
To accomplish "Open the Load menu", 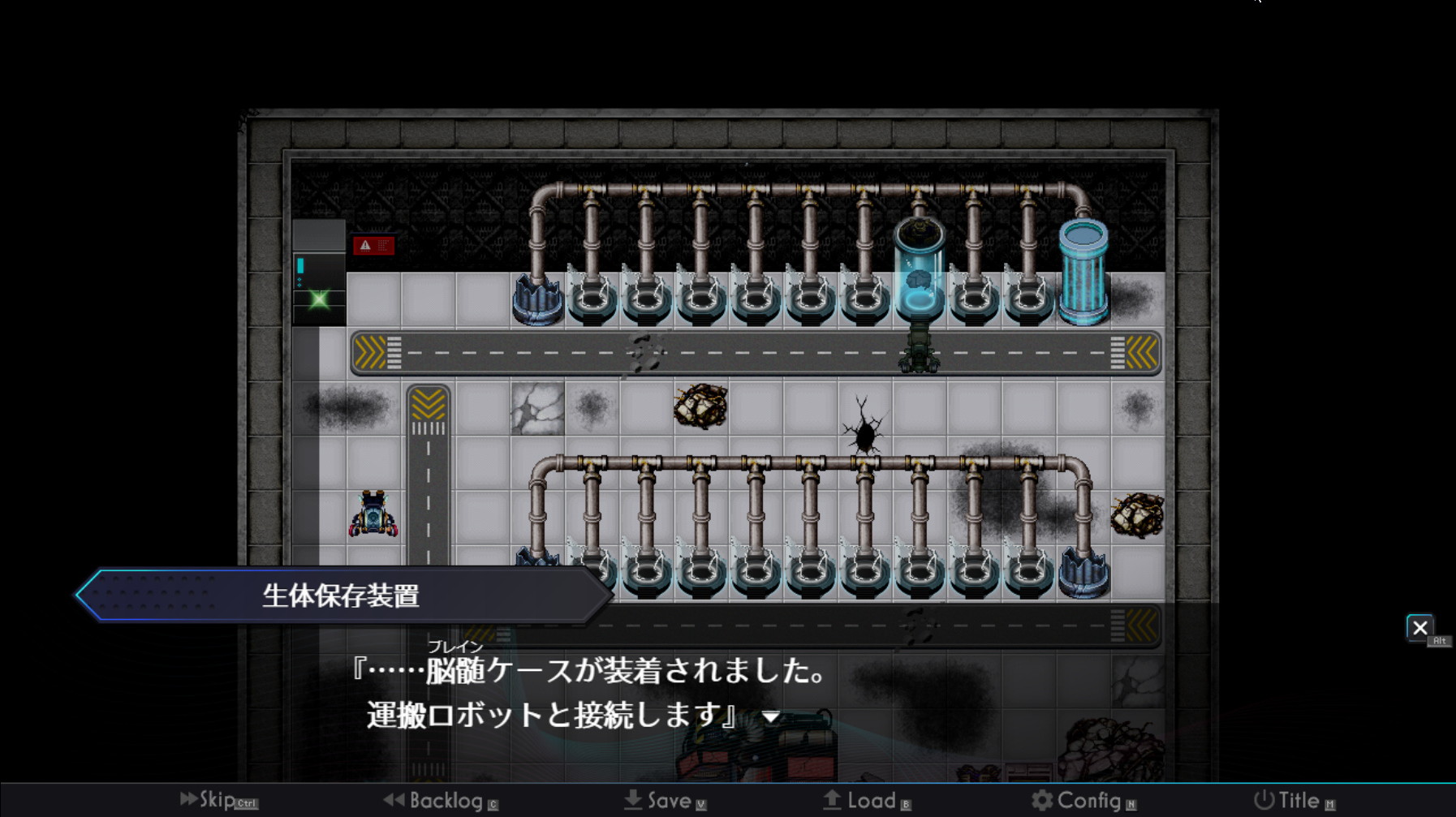I will pos(867,801).
